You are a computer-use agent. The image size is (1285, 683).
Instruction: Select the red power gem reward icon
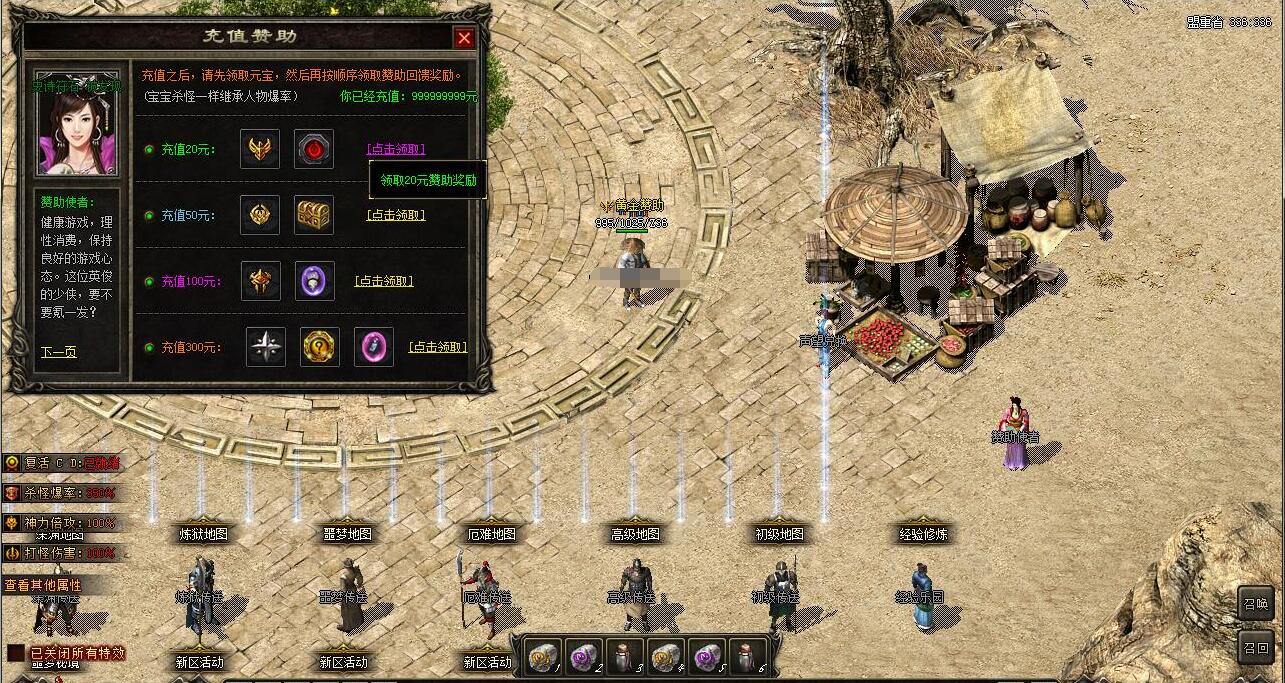tap(314, 149)
